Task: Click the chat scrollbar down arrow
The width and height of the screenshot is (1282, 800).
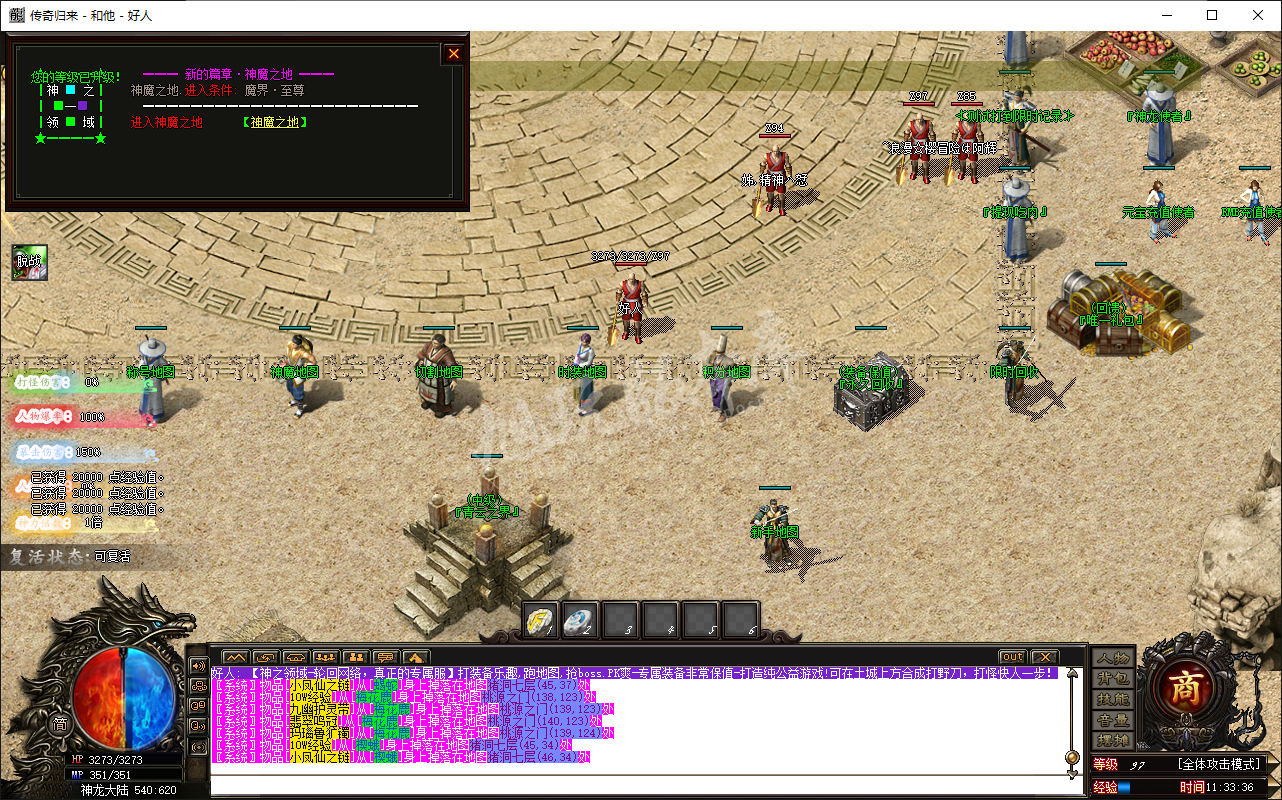Action: [1072, 774]
